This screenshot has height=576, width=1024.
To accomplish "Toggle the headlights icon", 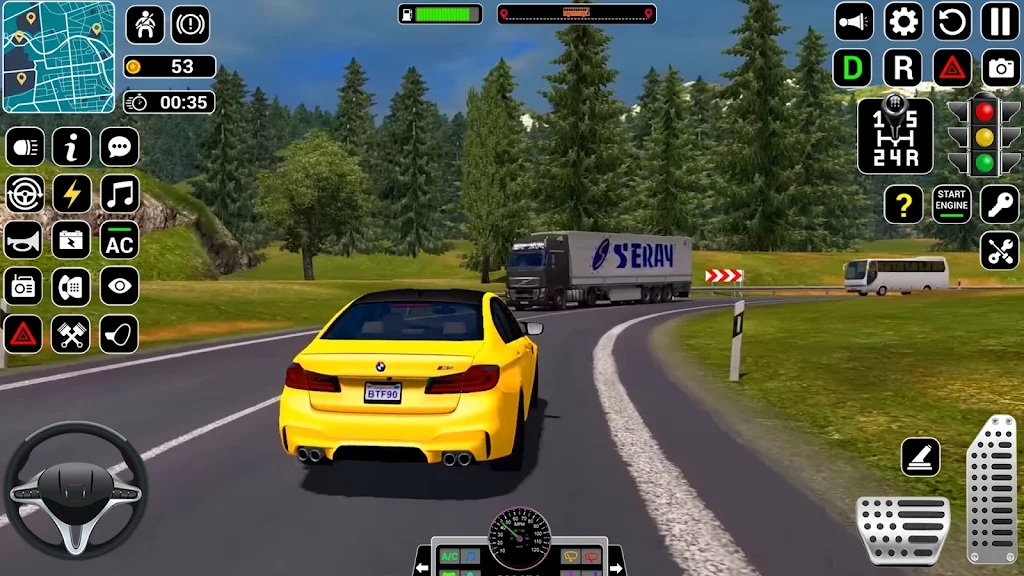I will pyautogui.click(x=24, y=147).
